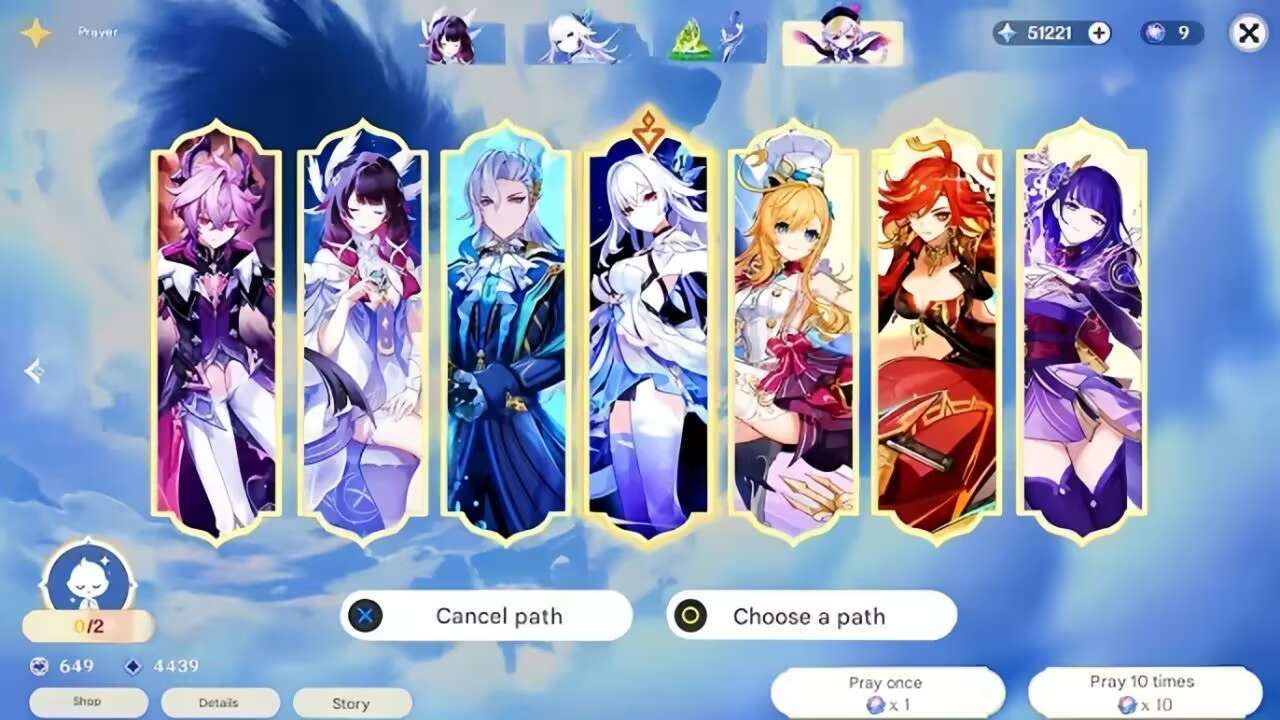Click the 0/2 path progress bar
Viewport: 1280px width, 720px height.
point(87,627)
